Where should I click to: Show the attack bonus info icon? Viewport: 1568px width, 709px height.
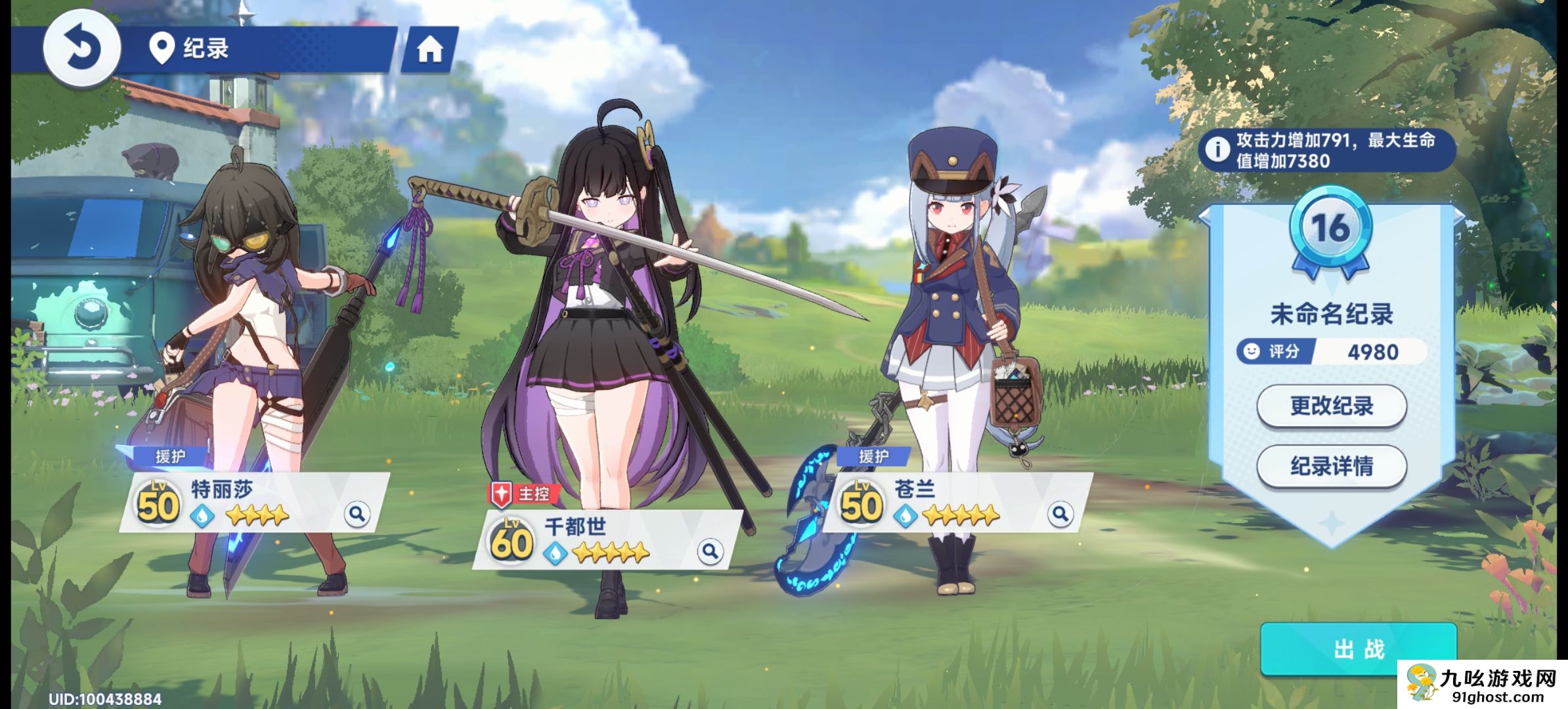[x=1218, y=150]
